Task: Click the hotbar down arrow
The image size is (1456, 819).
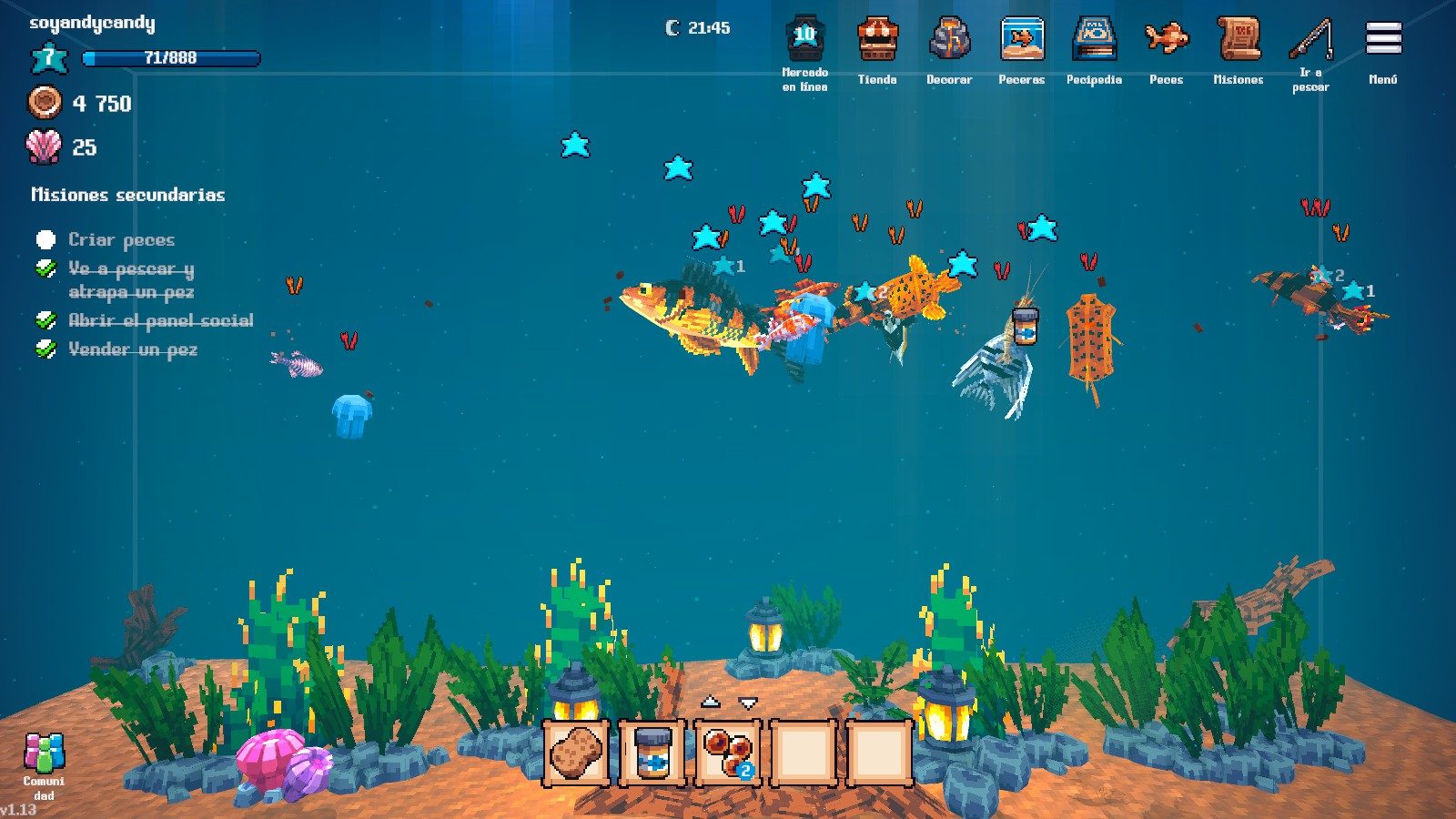Action: pos(748,703)
